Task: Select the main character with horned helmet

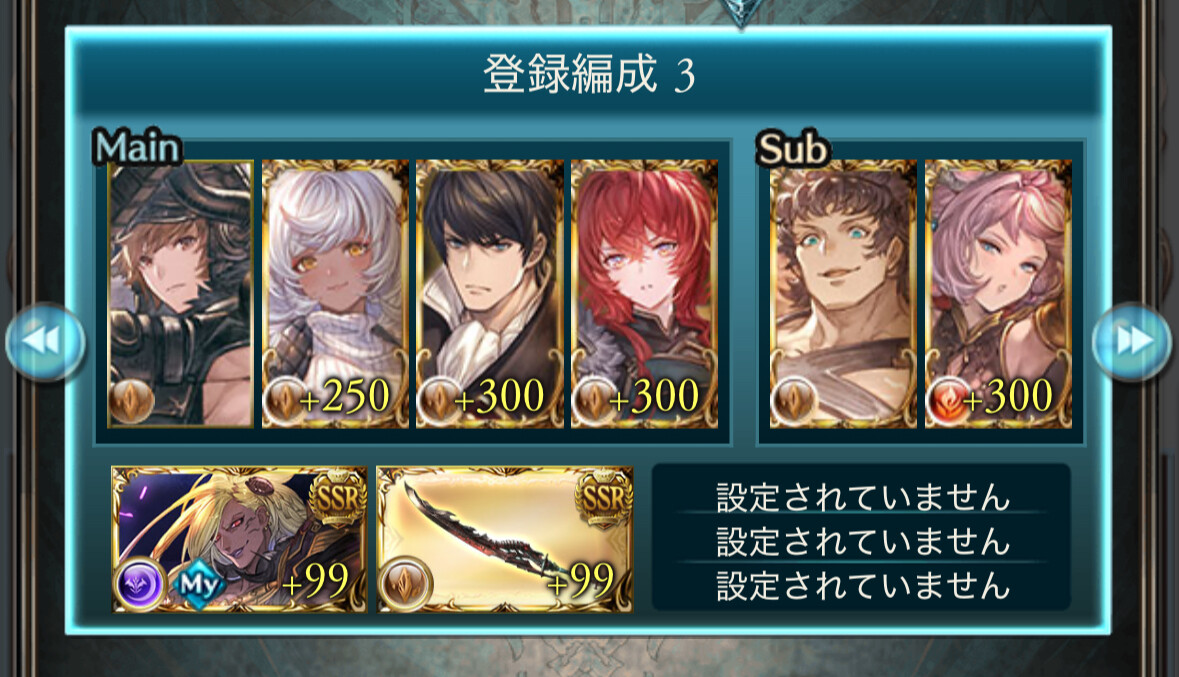Action: click(181, 294)
